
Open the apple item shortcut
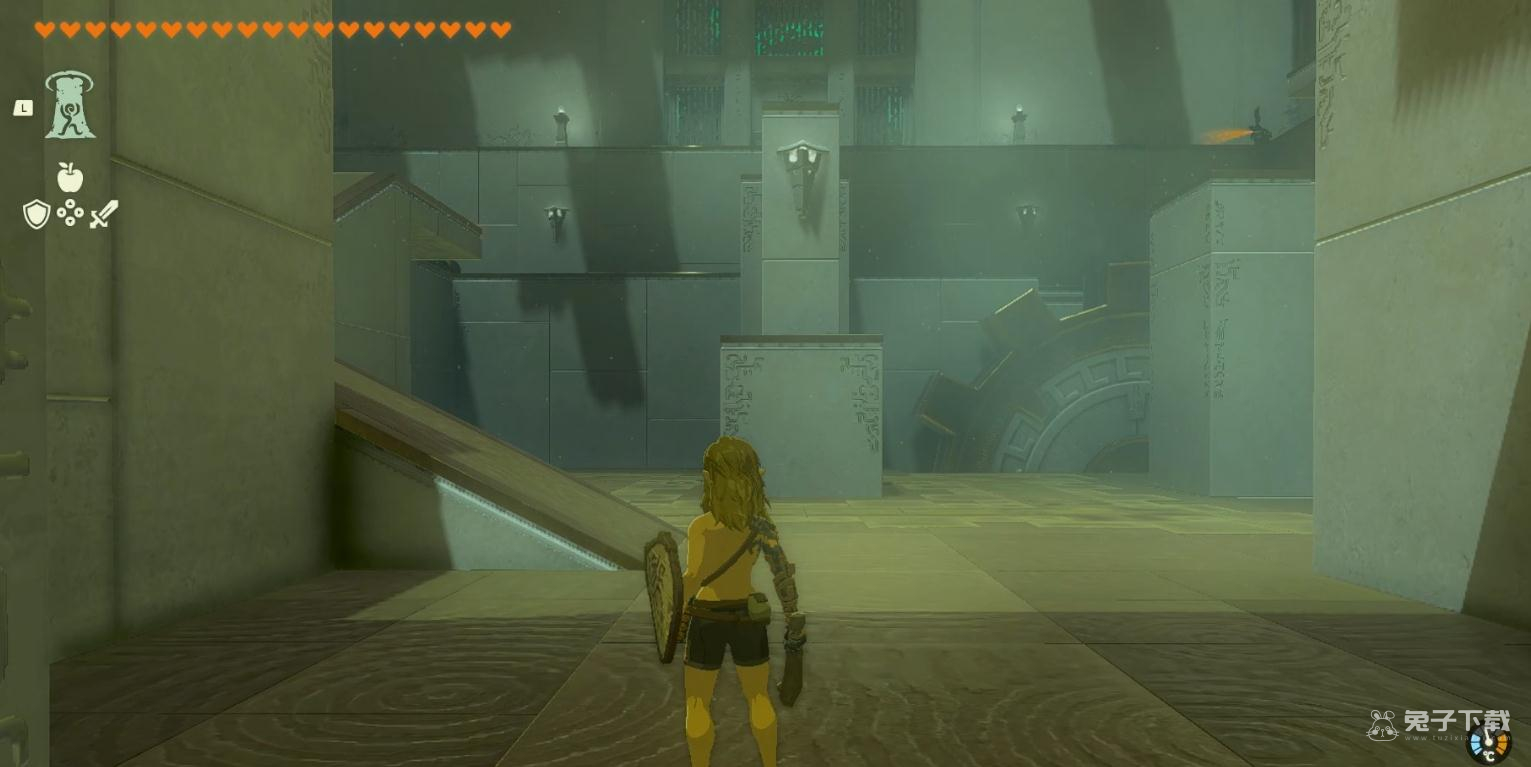click(69, 177)
